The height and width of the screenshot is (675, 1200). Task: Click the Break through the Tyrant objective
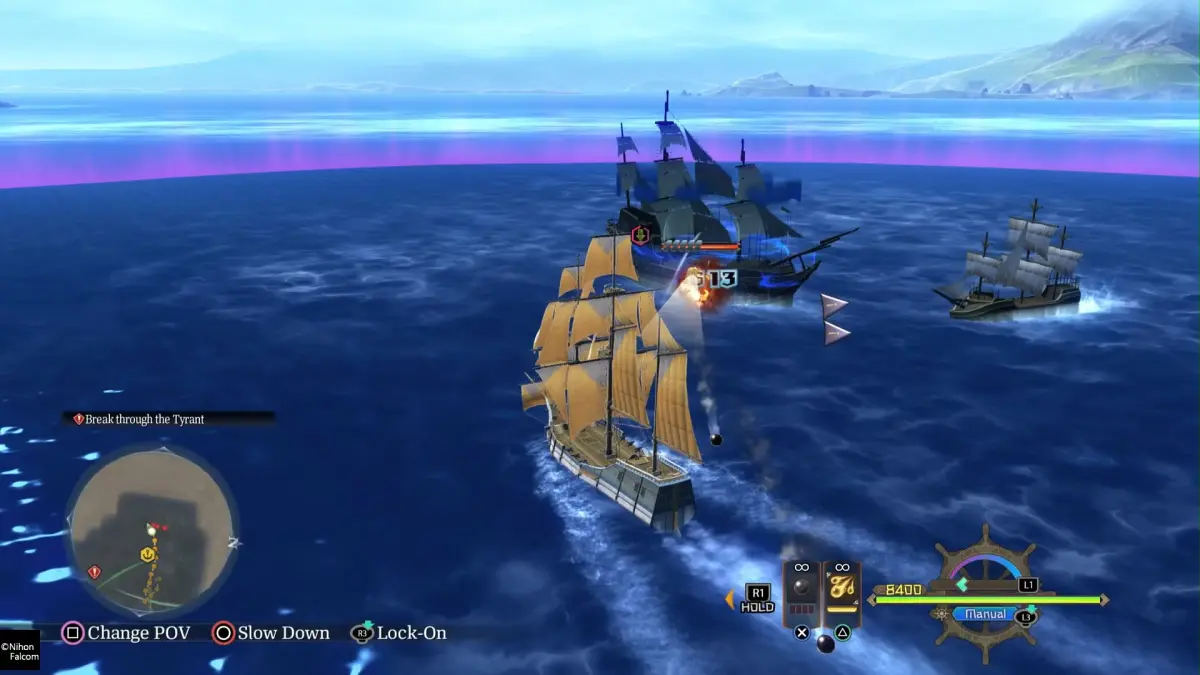point(144,419)
